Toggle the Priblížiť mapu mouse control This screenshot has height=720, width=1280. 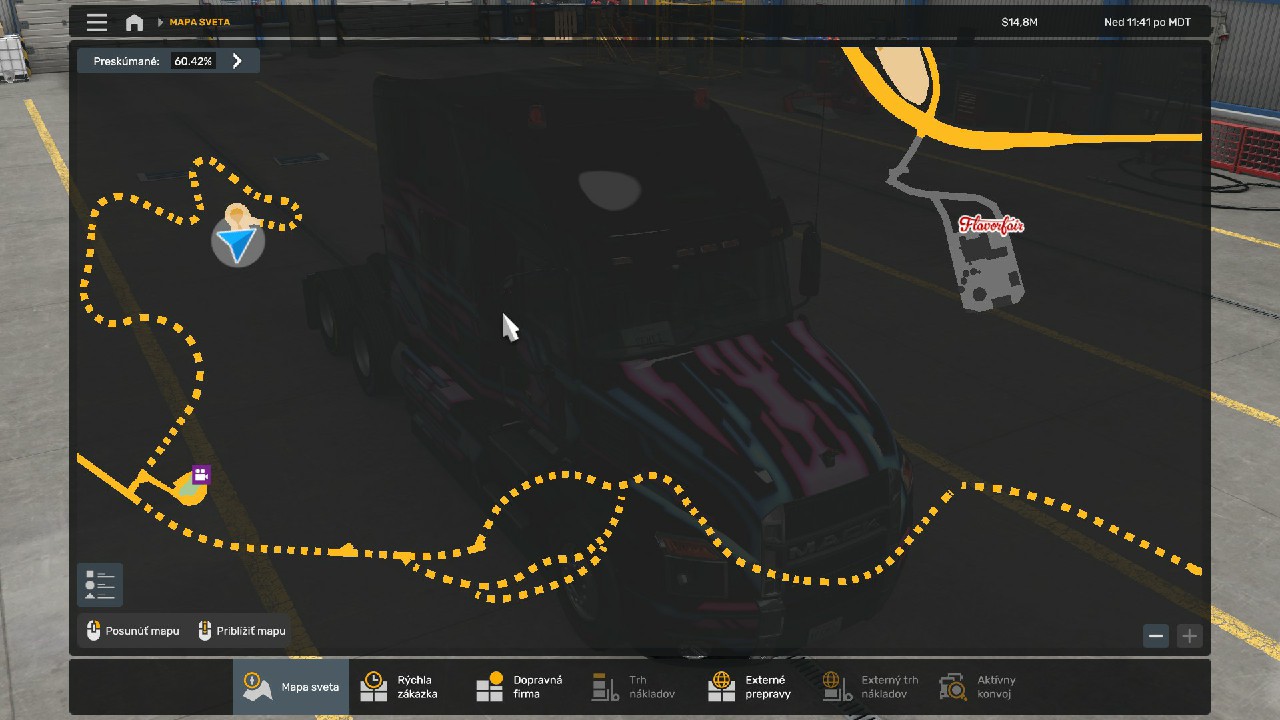coord(241,631)
